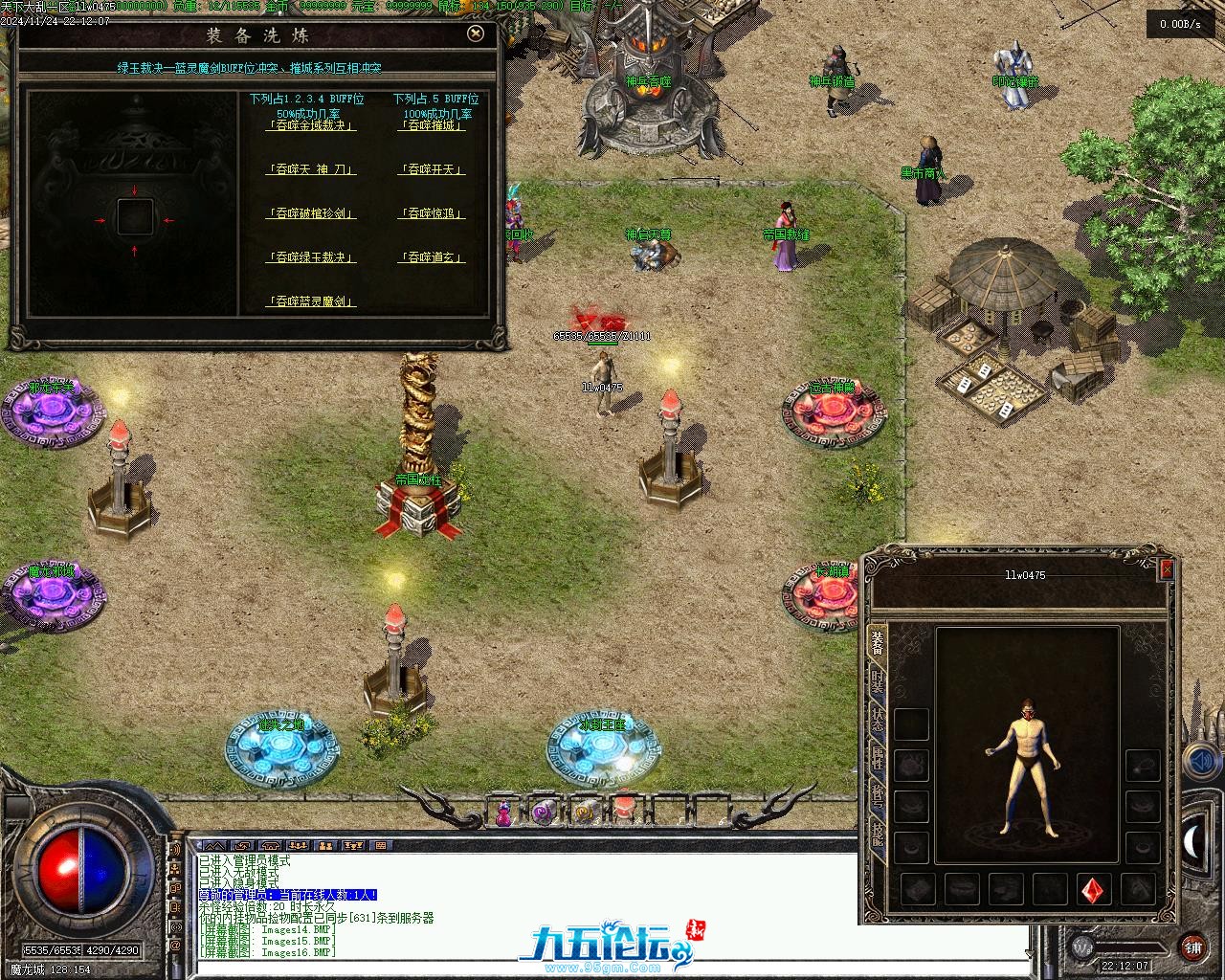1225x980 pixels.
Task: Toggle the blue speaker sound button
Action: pyautogui.click(x=1198, y=762)
